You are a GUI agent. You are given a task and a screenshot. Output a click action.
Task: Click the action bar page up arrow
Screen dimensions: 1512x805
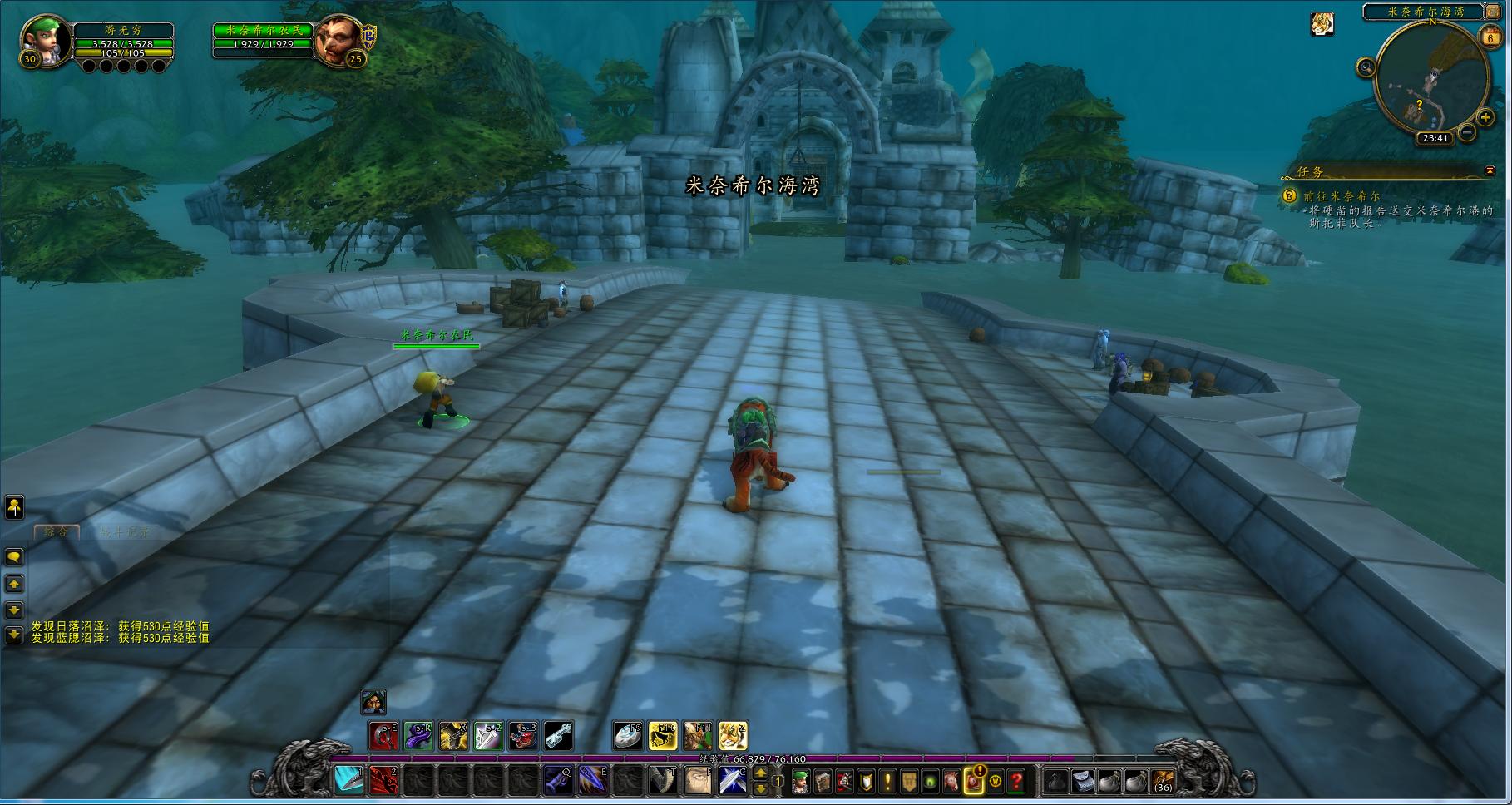coord(760,773)
